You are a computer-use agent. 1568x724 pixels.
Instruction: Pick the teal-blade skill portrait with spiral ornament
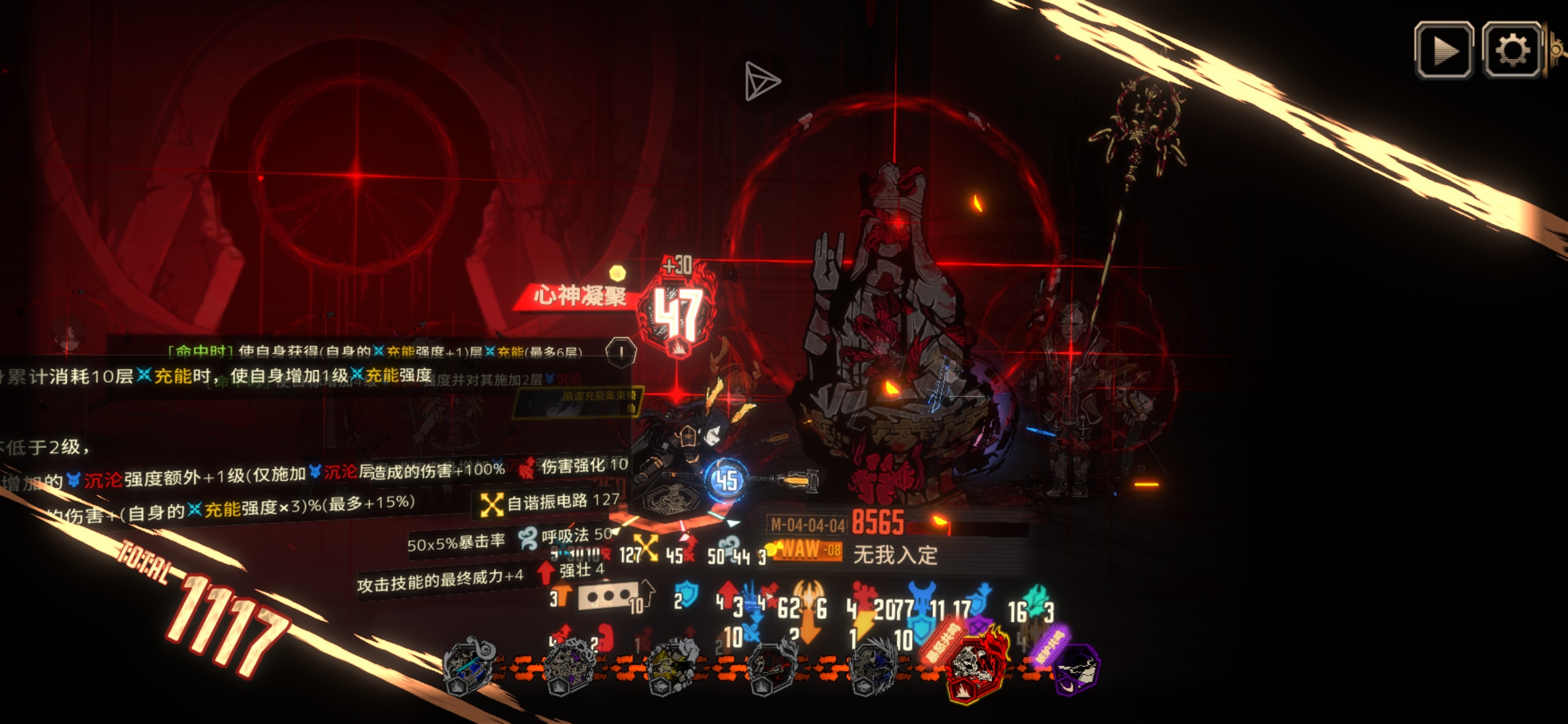(x=468, y=665)
